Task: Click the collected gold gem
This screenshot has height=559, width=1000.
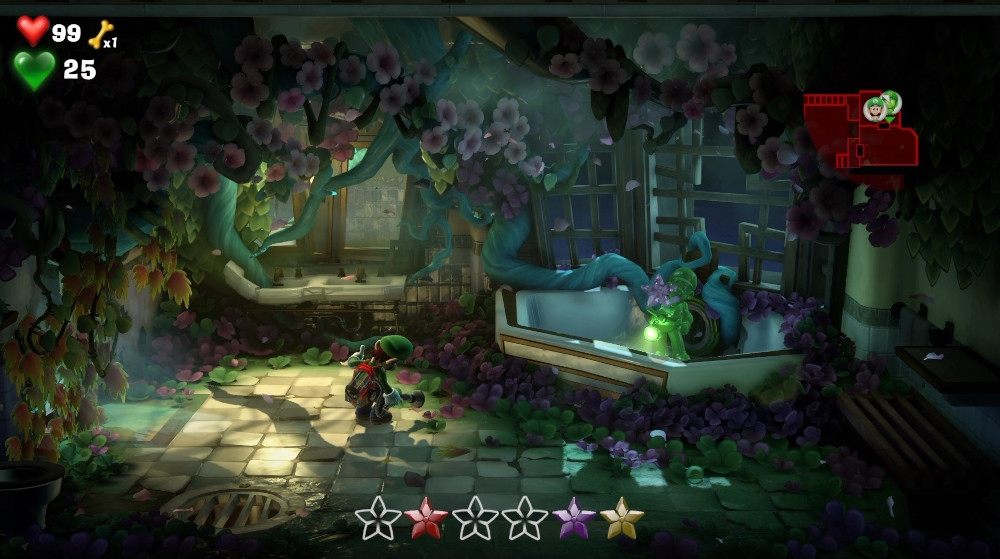Action: pos(622,518)
